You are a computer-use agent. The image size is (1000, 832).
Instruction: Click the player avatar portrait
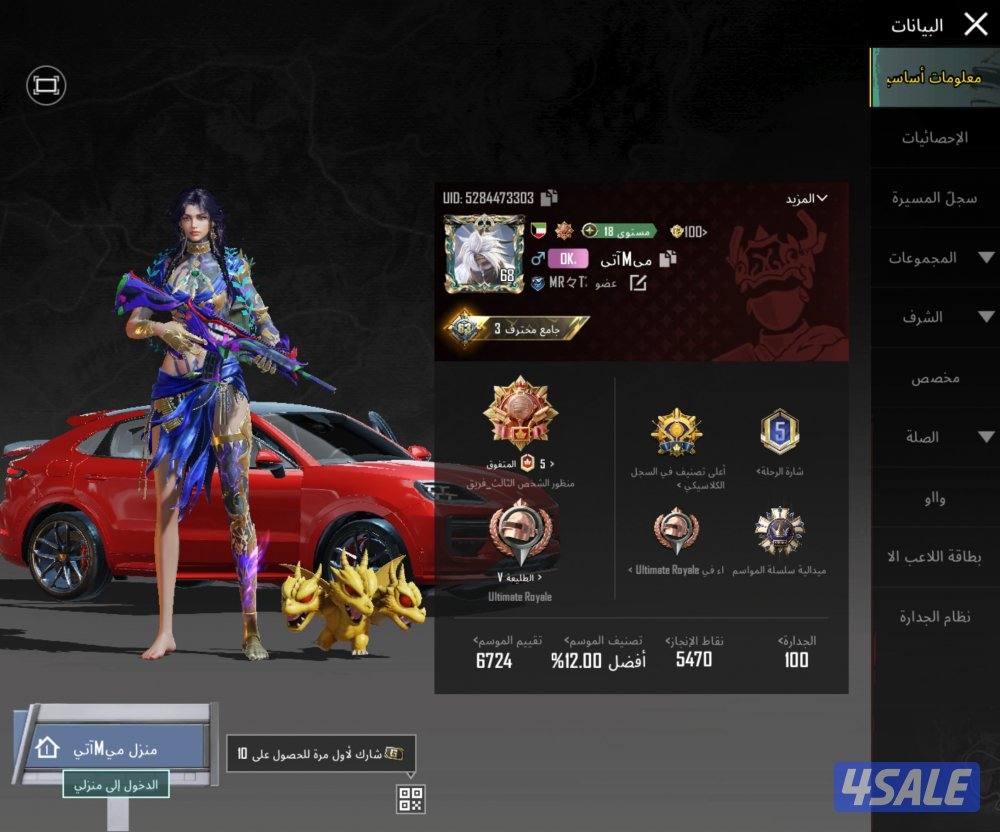coord(485,255)
